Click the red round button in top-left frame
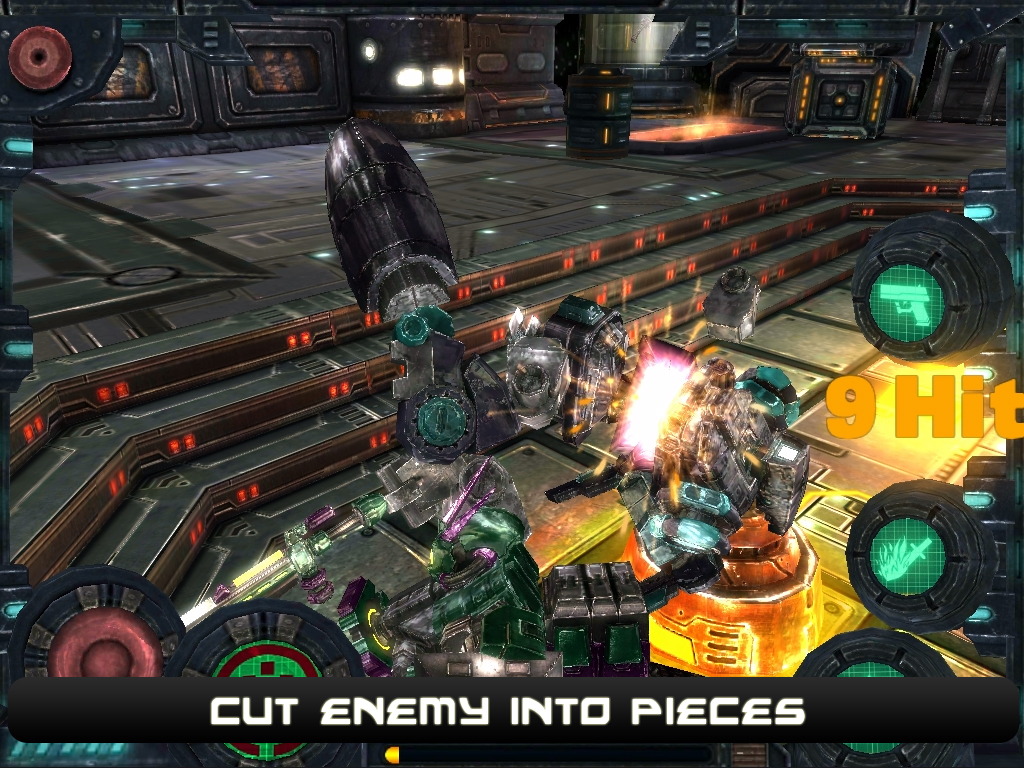Viewport: 1024px width, 768px height. pyautogui.click(x=40, y=57)
